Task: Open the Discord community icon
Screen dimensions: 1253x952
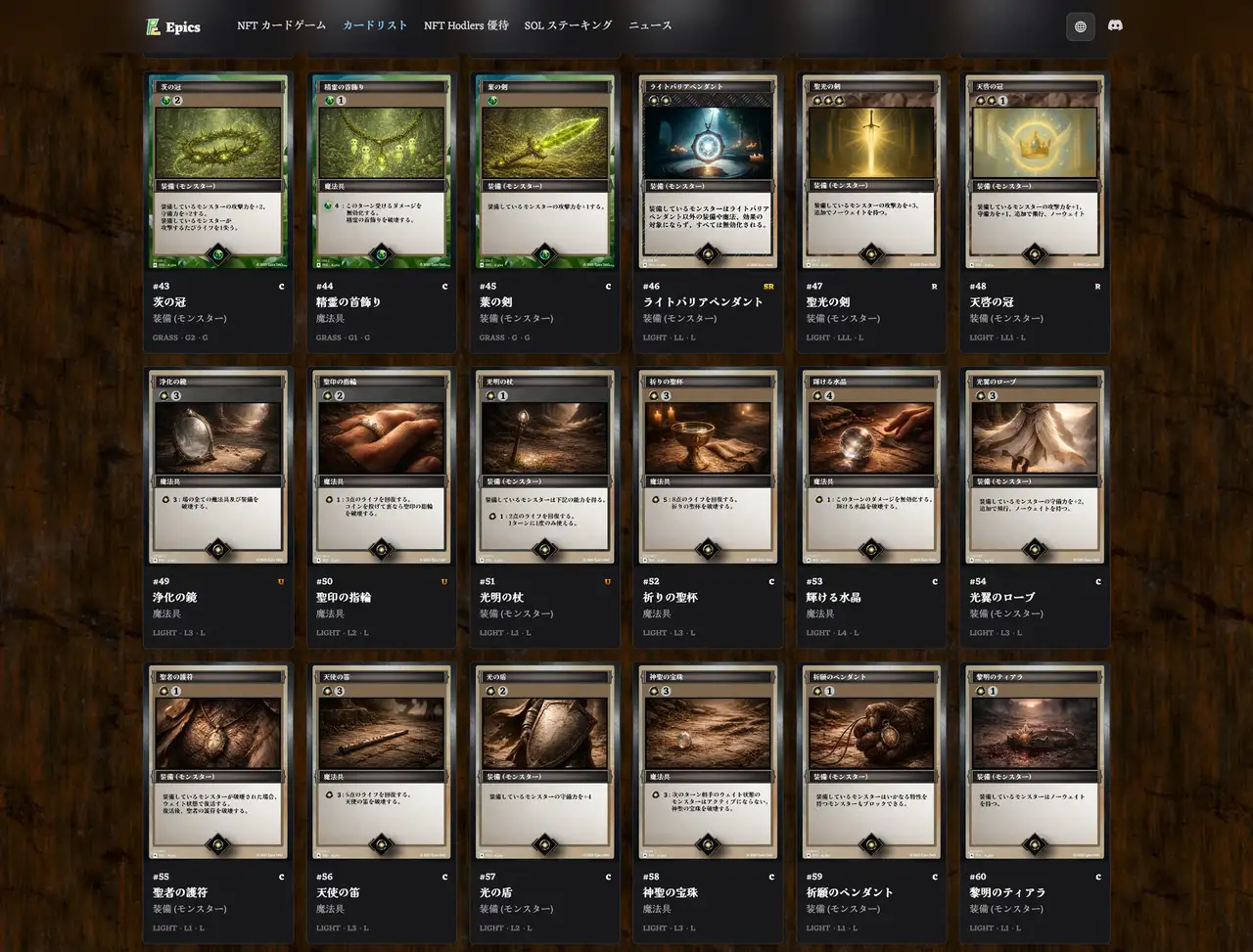Action: tap(1117, 26)
